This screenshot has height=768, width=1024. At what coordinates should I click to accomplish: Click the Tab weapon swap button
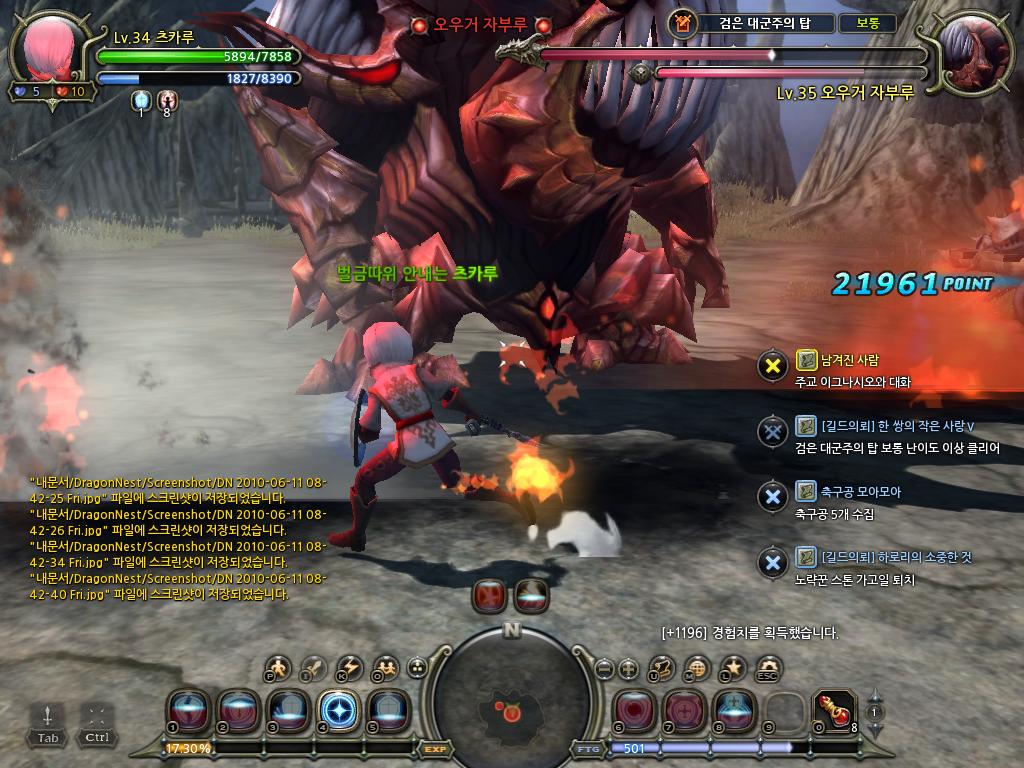48,722
